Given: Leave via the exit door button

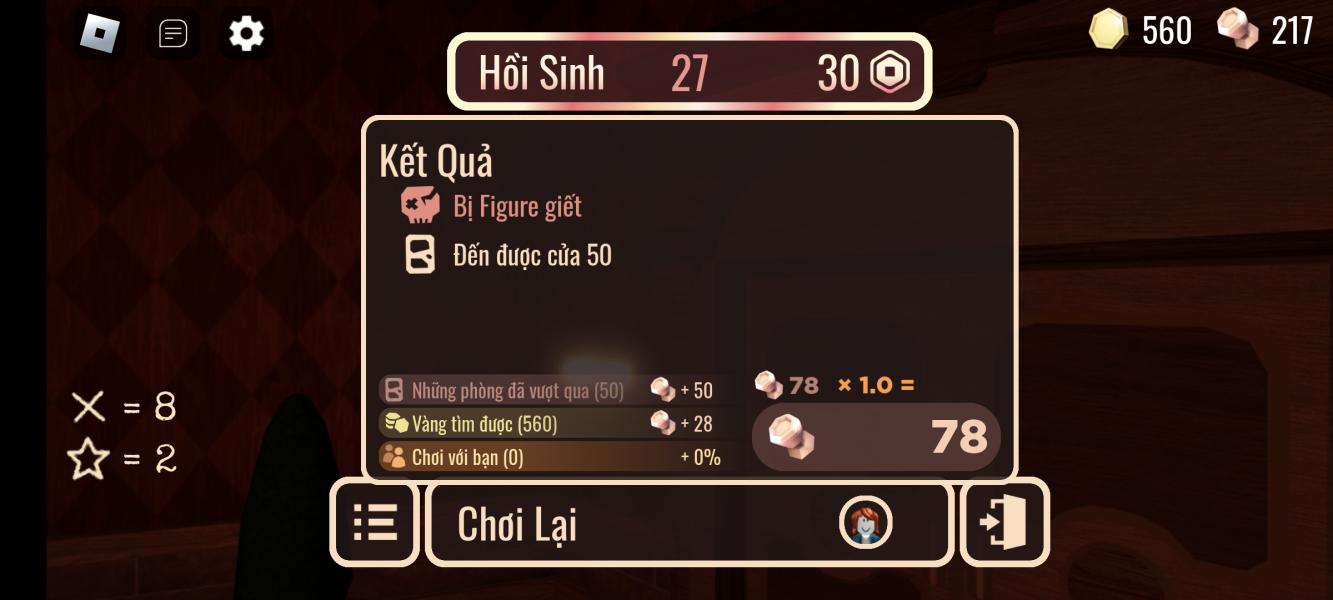Looking at the screenshot, I should pyautogui.click(x=1004, y=523).
